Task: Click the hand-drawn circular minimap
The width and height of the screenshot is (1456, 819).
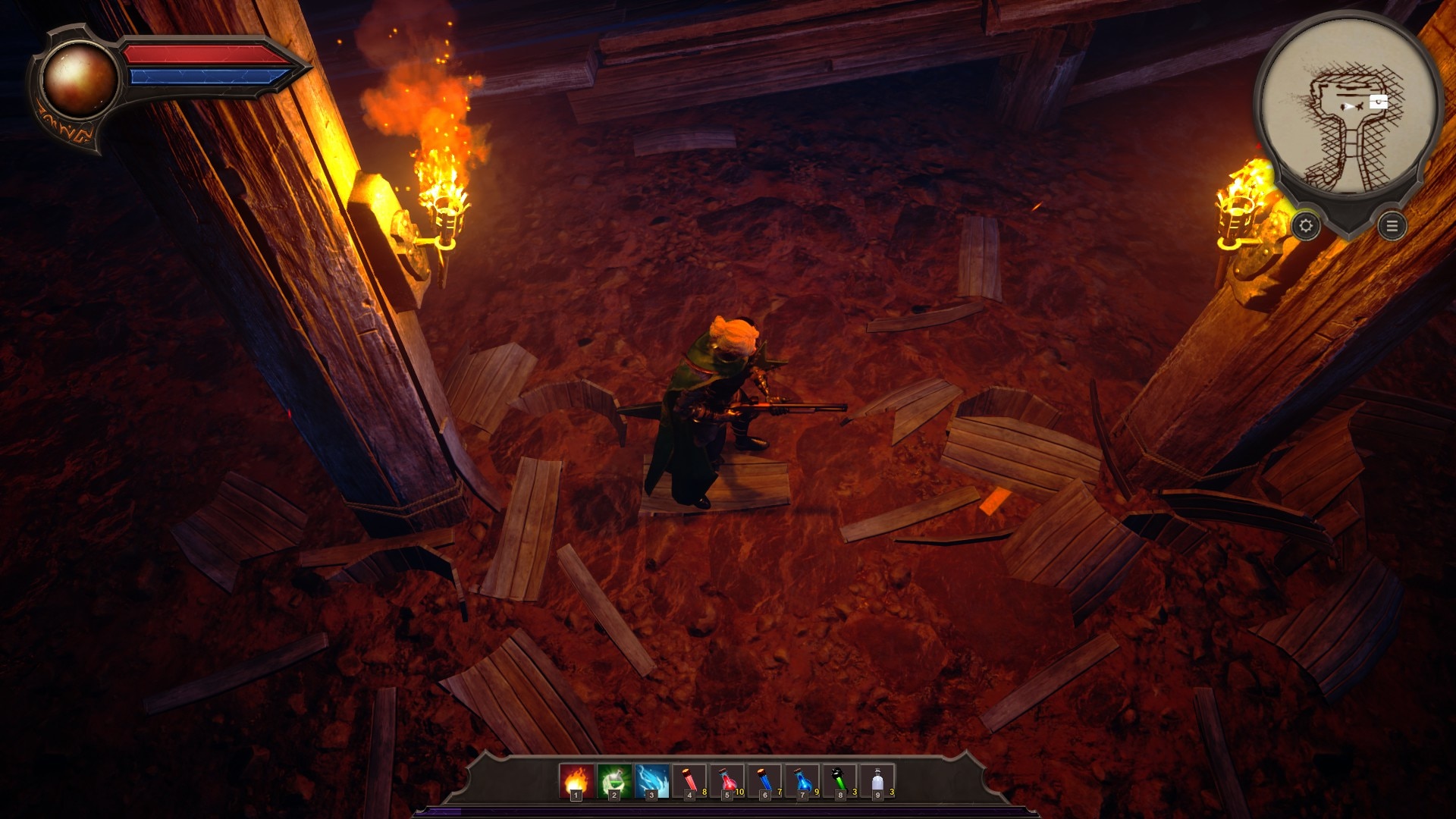Action: pyautogui.click(x=1348, y=106)
